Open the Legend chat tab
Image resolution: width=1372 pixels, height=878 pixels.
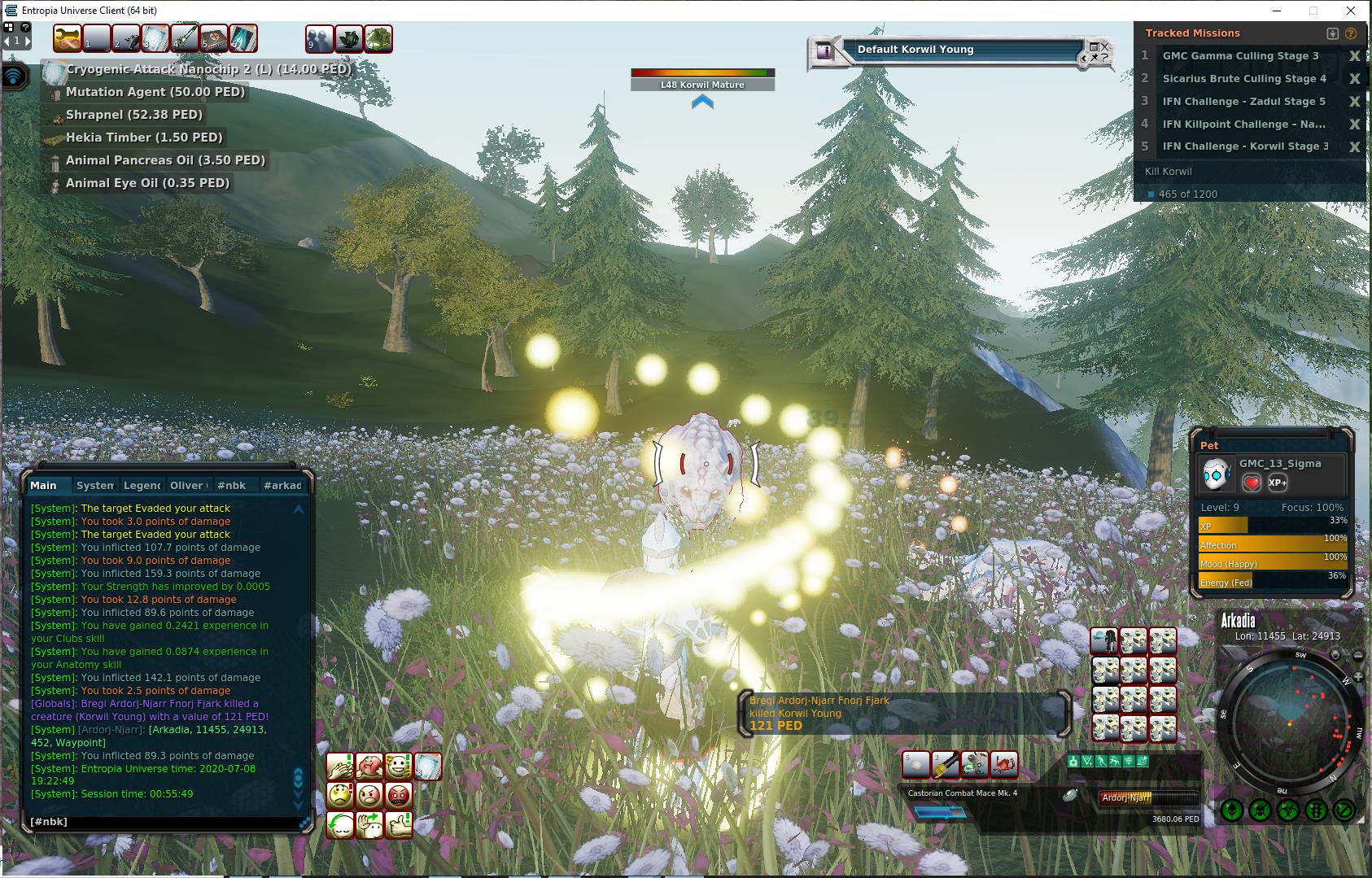[x=142, y=485]
